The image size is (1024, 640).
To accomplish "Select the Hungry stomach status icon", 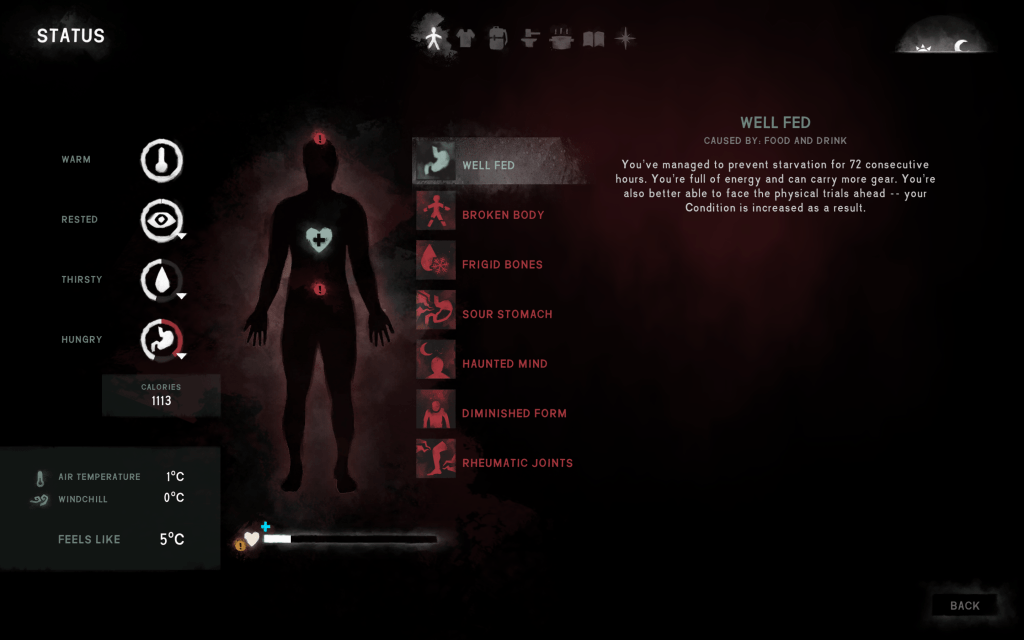I will coord(161,340).
